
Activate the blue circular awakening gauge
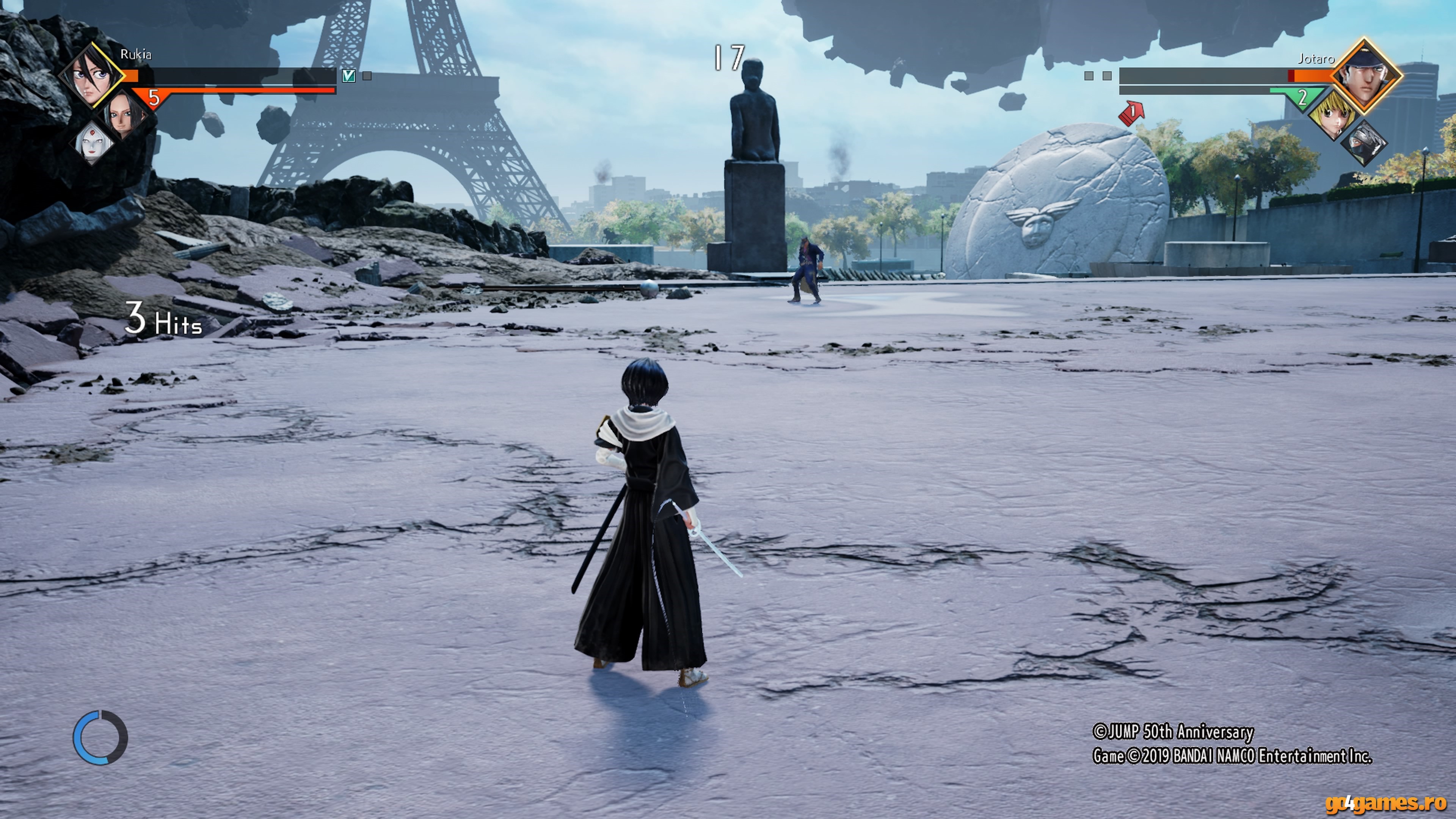(100, 737)
